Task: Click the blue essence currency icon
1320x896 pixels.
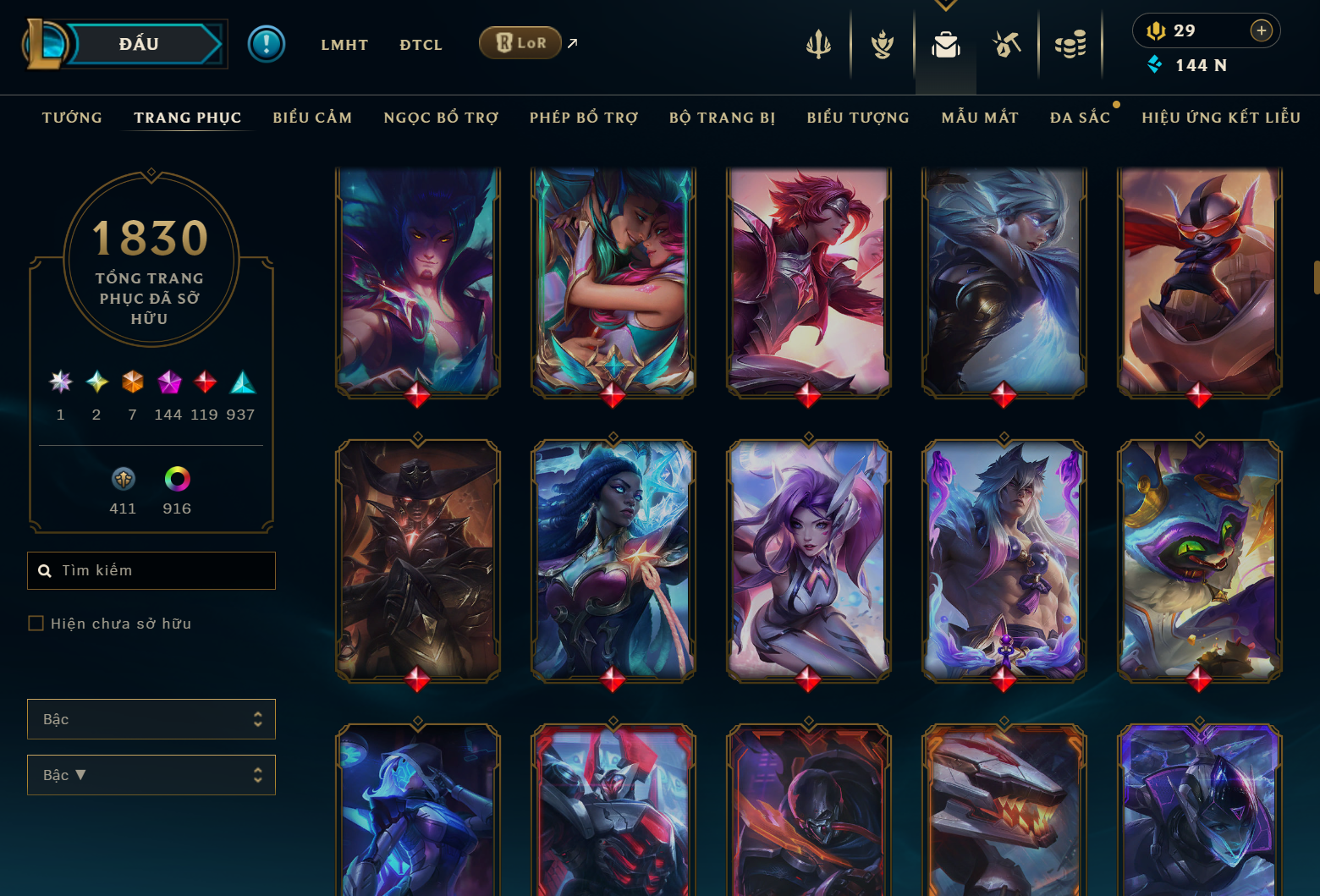Action: coord(1155,63)
